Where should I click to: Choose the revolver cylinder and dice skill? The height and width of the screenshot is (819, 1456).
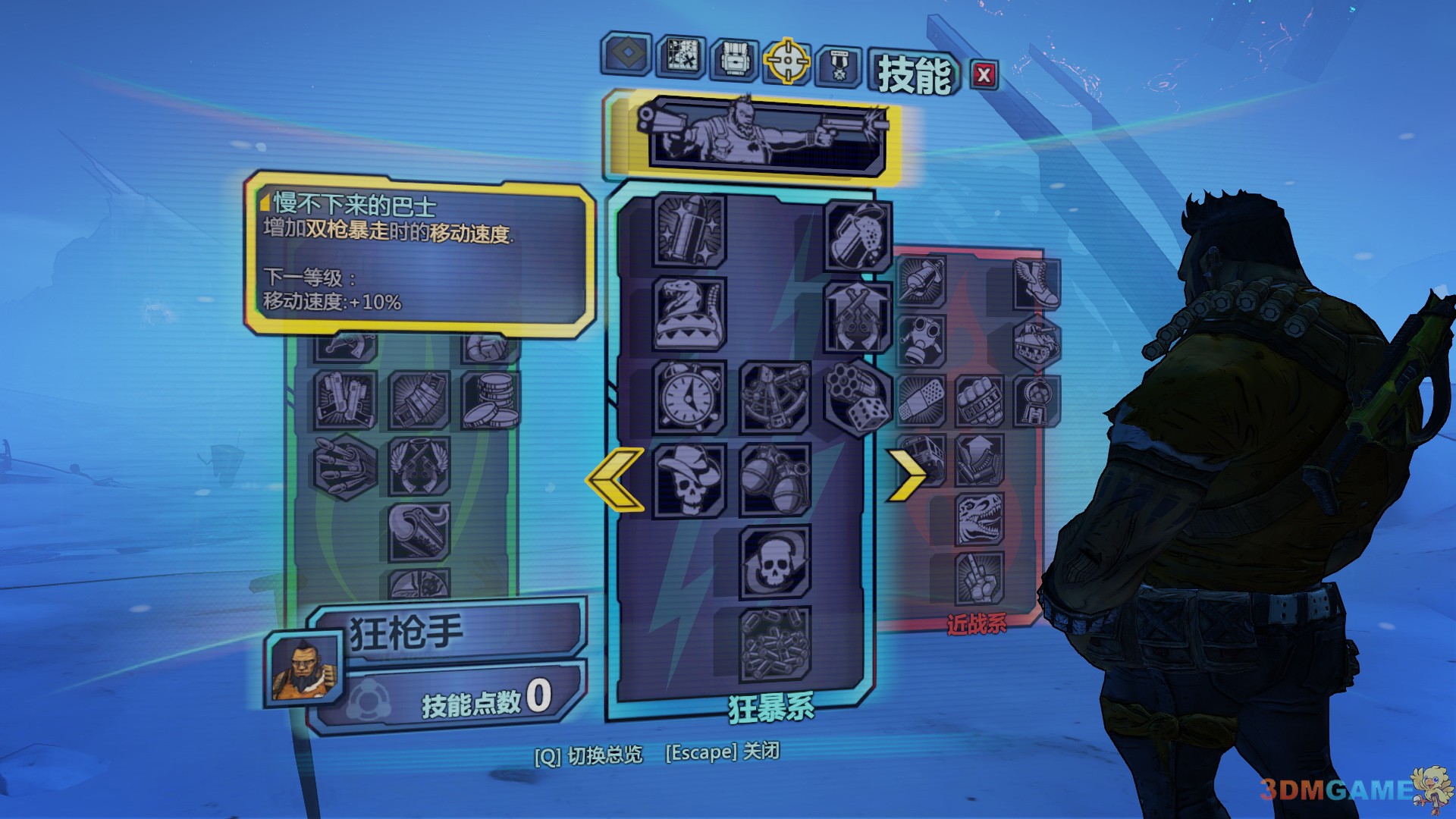tap(858, 397)
